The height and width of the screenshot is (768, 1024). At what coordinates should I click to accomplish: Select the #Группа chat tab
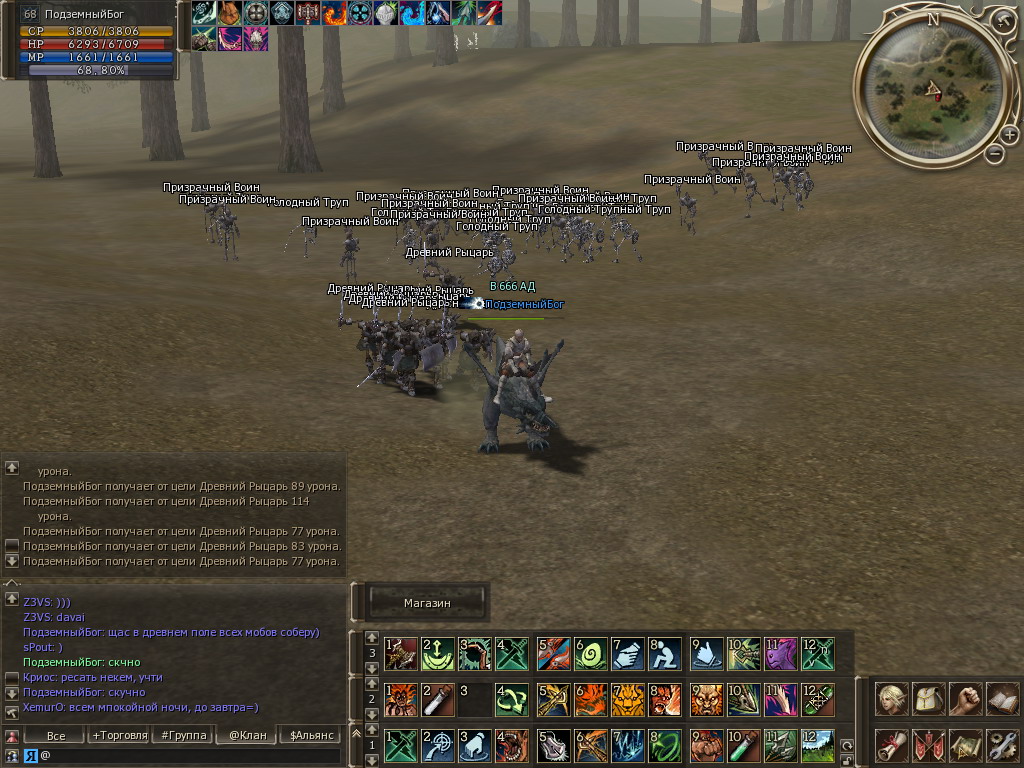pyautogui.click(x=184, y=736)
